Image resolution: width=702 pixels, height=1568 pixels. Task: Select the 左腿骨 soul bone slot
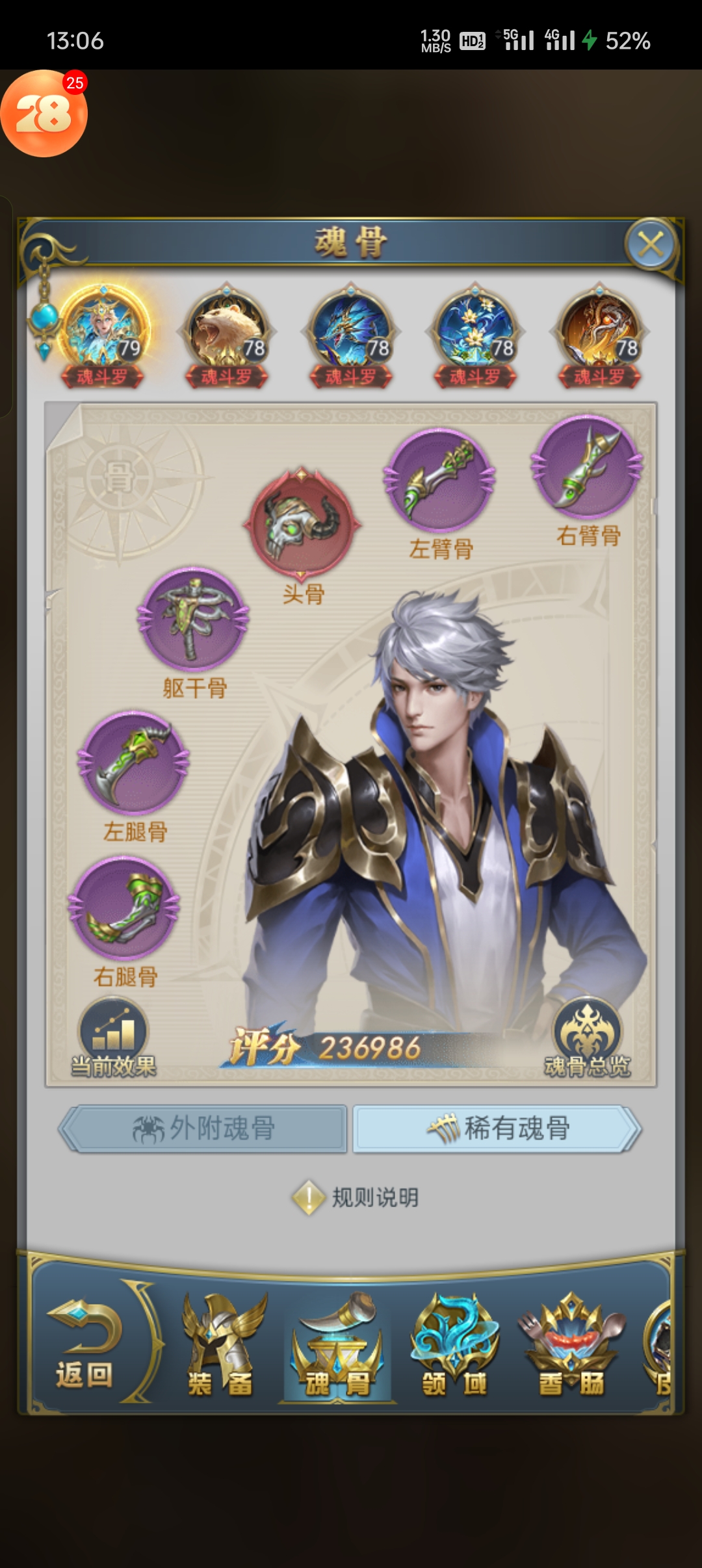134,762
